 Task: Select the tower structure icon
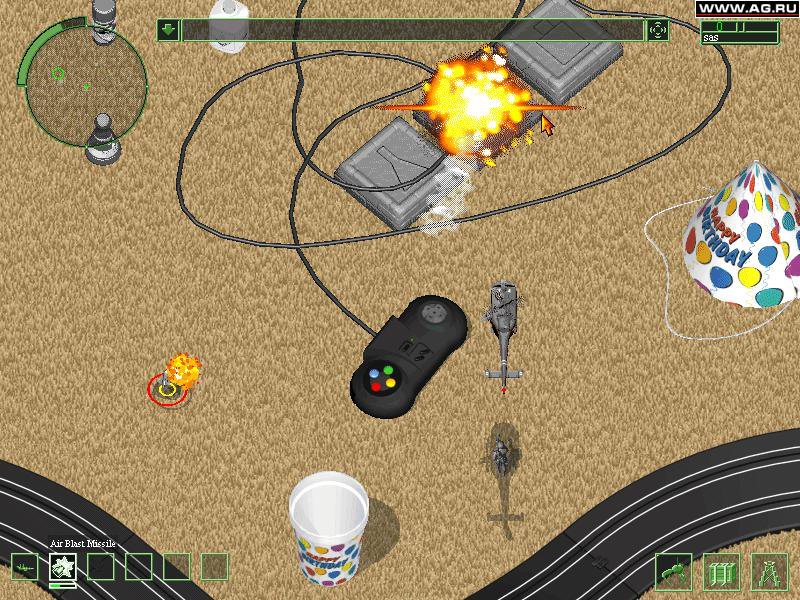(x=769, y=571)
